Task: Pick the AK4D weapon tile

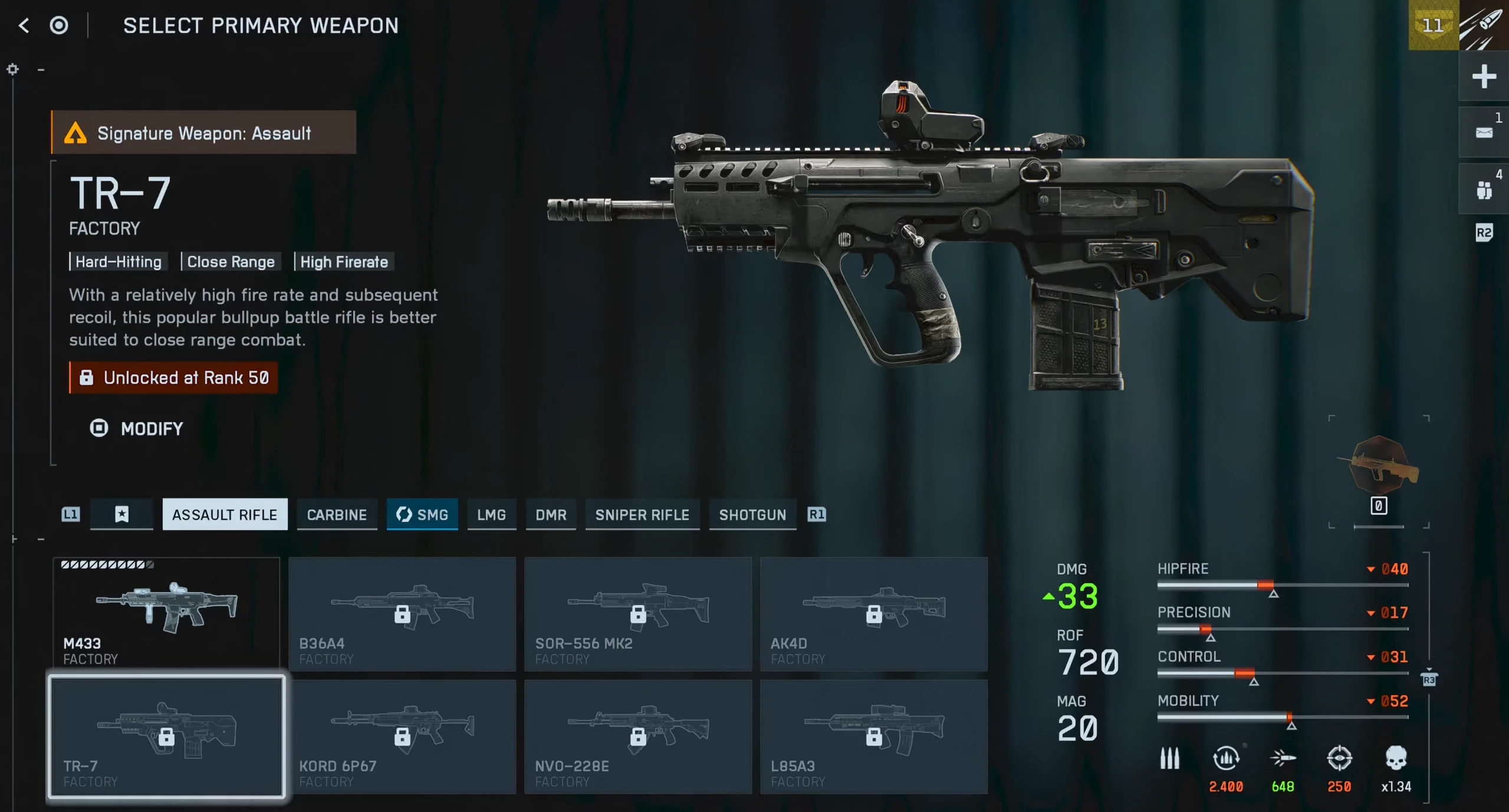Action: (874, 613)
